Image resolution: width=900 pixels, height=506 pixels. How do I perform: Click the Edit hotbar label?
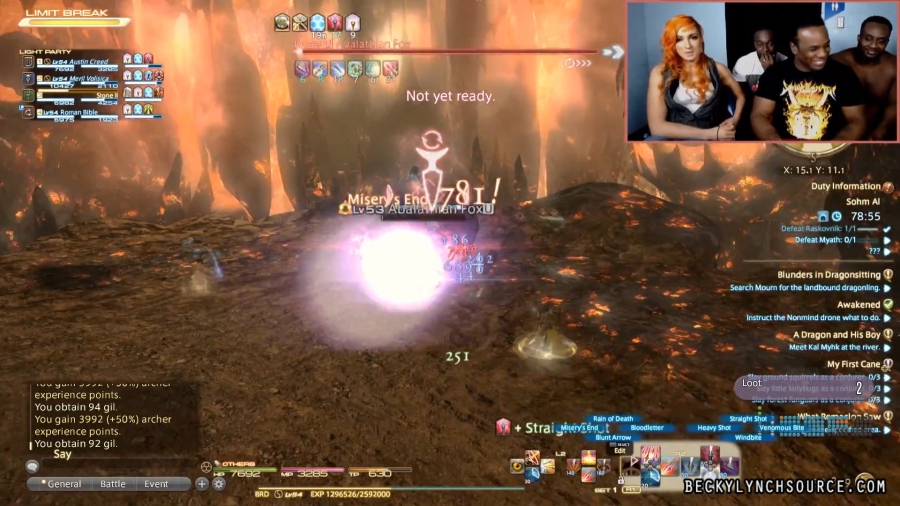[619, 450]
